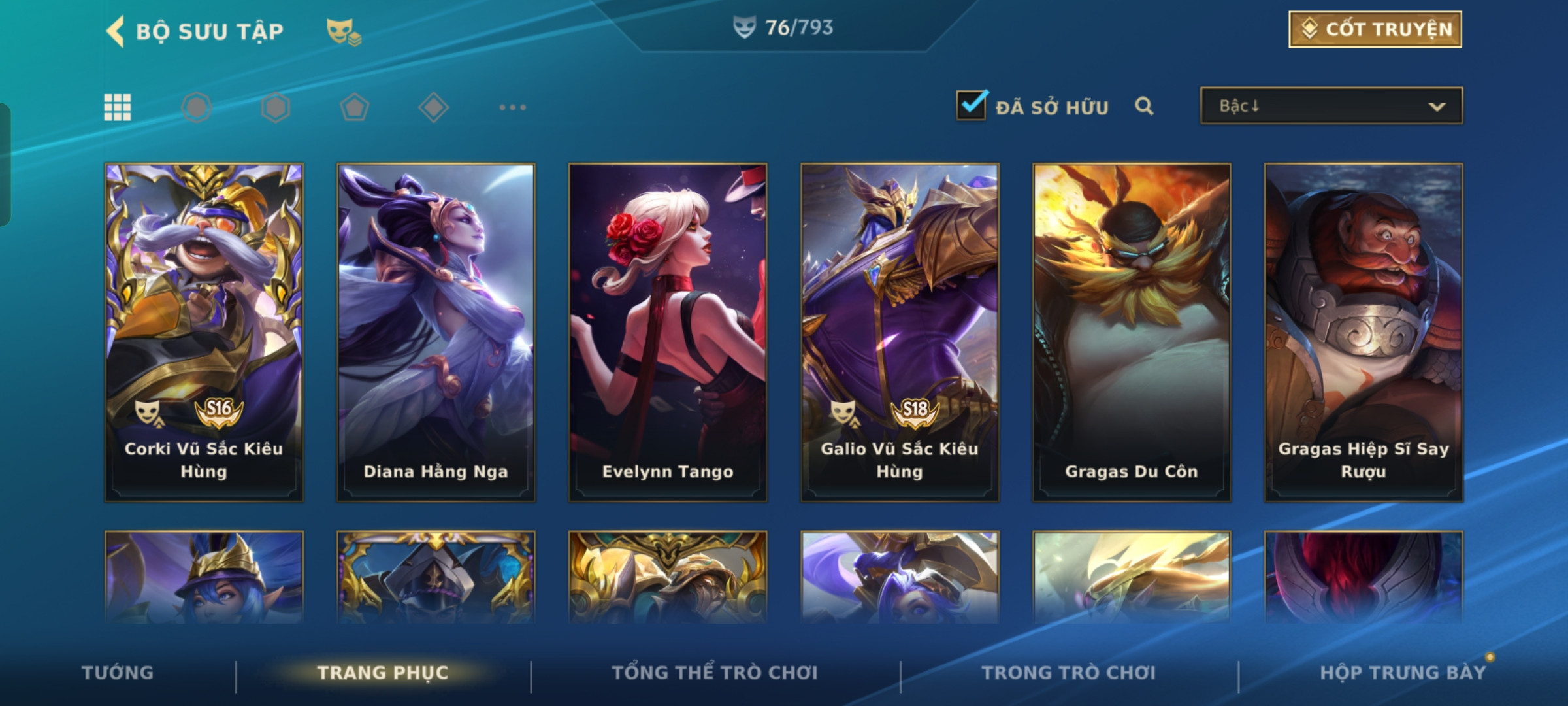Open the Tổng Thể Trò Chơi tab
The width and height of the screenshot is (1568, 706).
click(x=715, y=673)
